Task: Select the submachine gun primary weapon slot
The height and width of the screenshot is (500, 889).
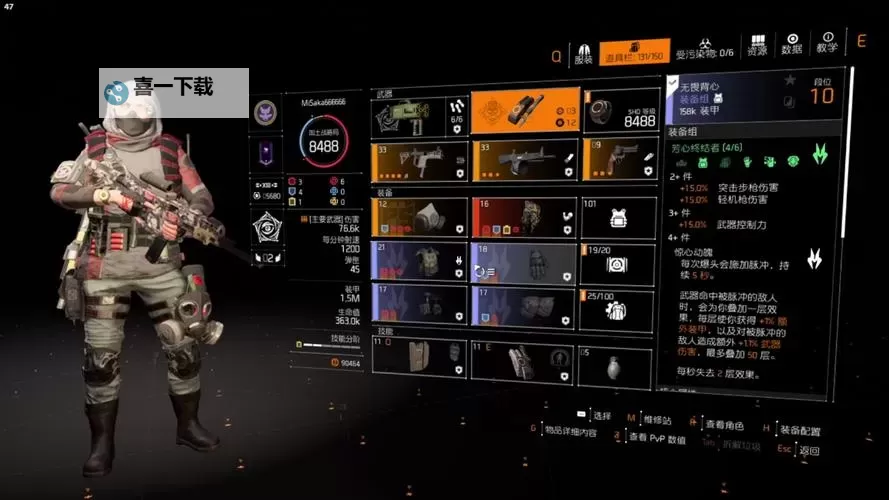Action: pos(419,160)
